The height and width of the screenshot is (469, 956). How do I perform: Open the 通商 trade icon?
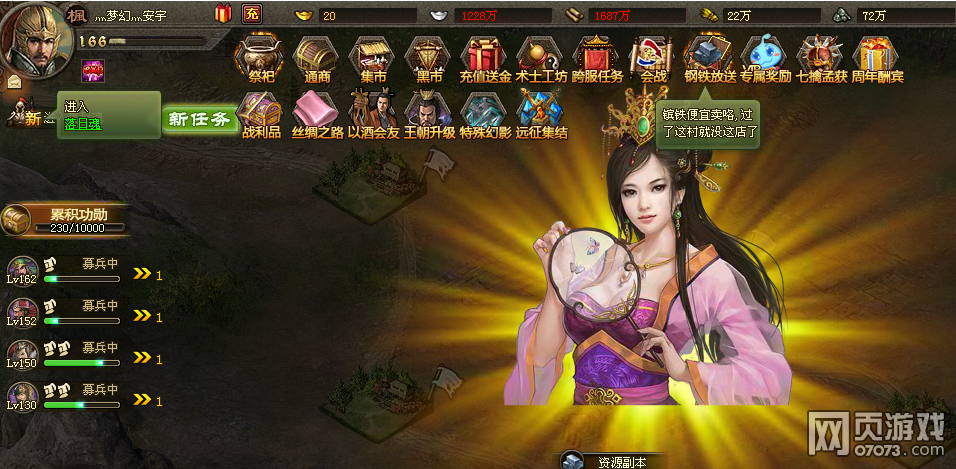click(317, 57)
